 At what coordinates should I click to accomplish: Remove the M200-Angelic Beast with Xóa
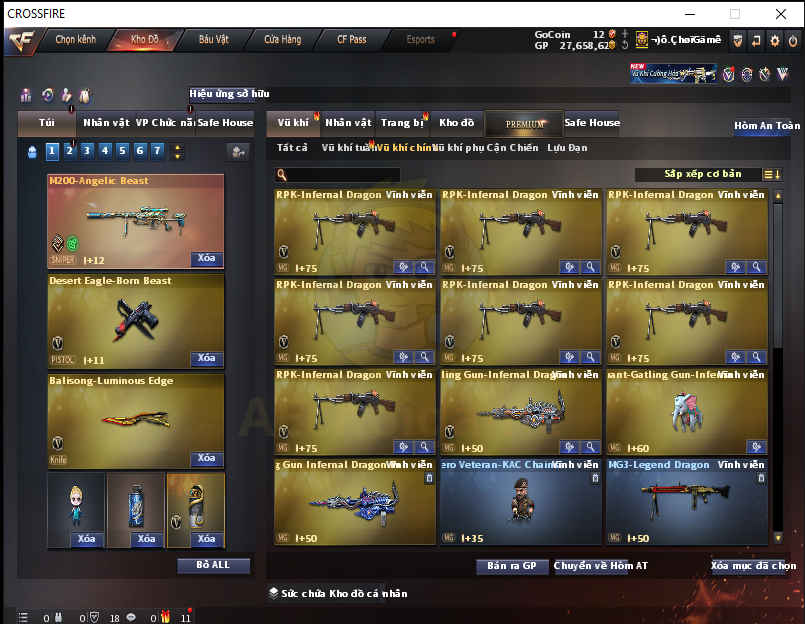[x=206, y=258]
